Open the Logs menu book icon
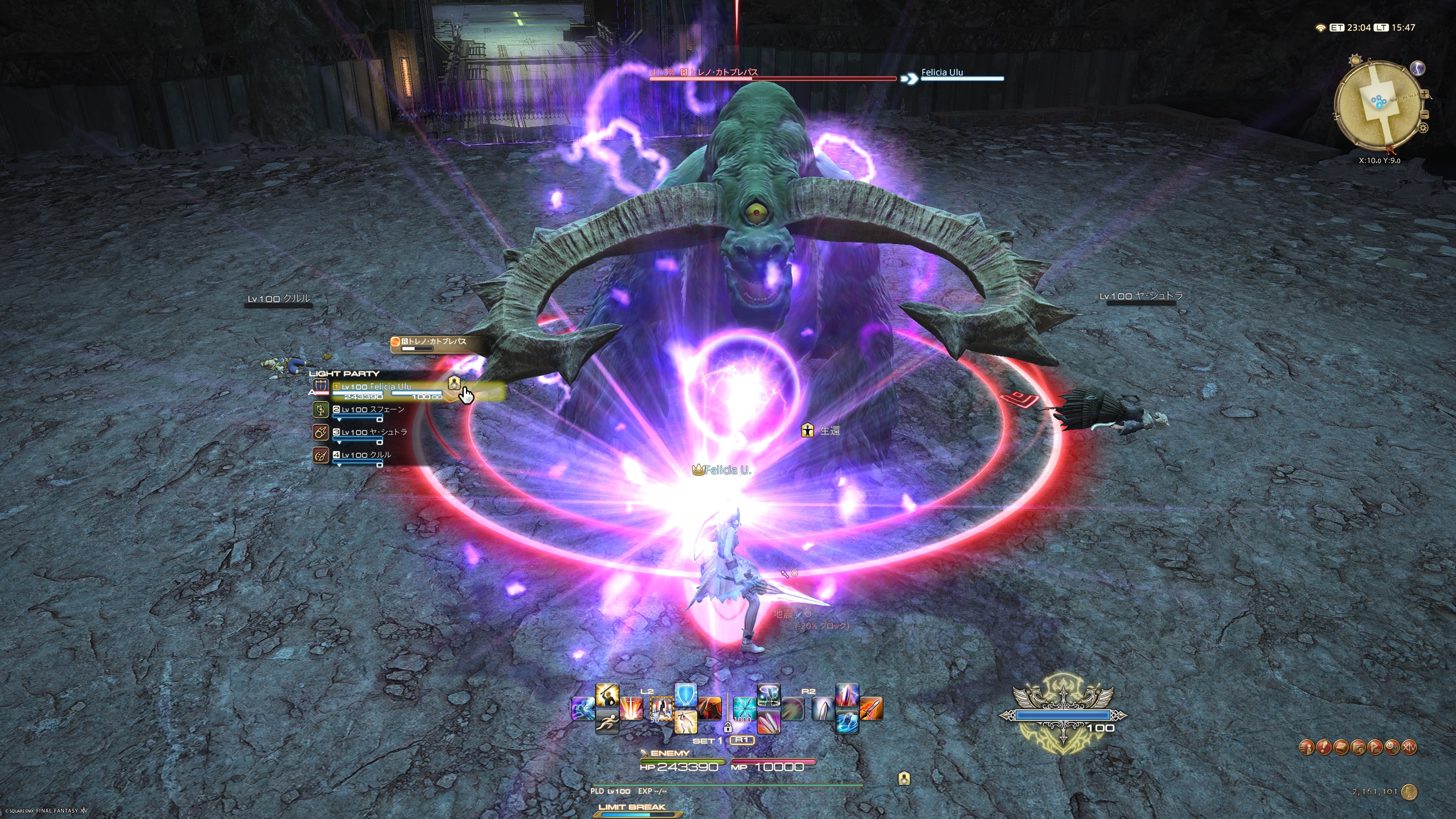Image resolution: width=1456 pixels, height=819 pixels. click(x=1341, y=747)
